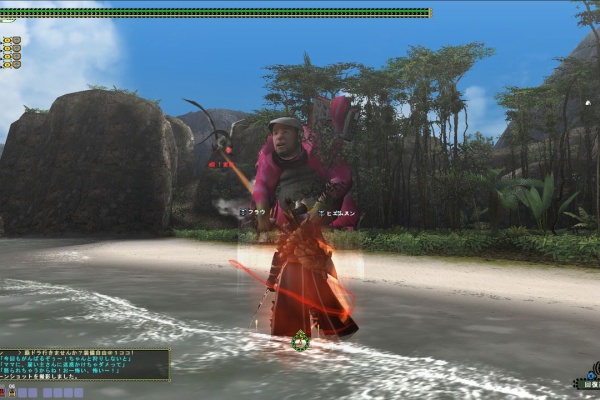This screenshot has height=400, width=600.
Task: Select the blue orb item icon
Action: tap(590, 373)
